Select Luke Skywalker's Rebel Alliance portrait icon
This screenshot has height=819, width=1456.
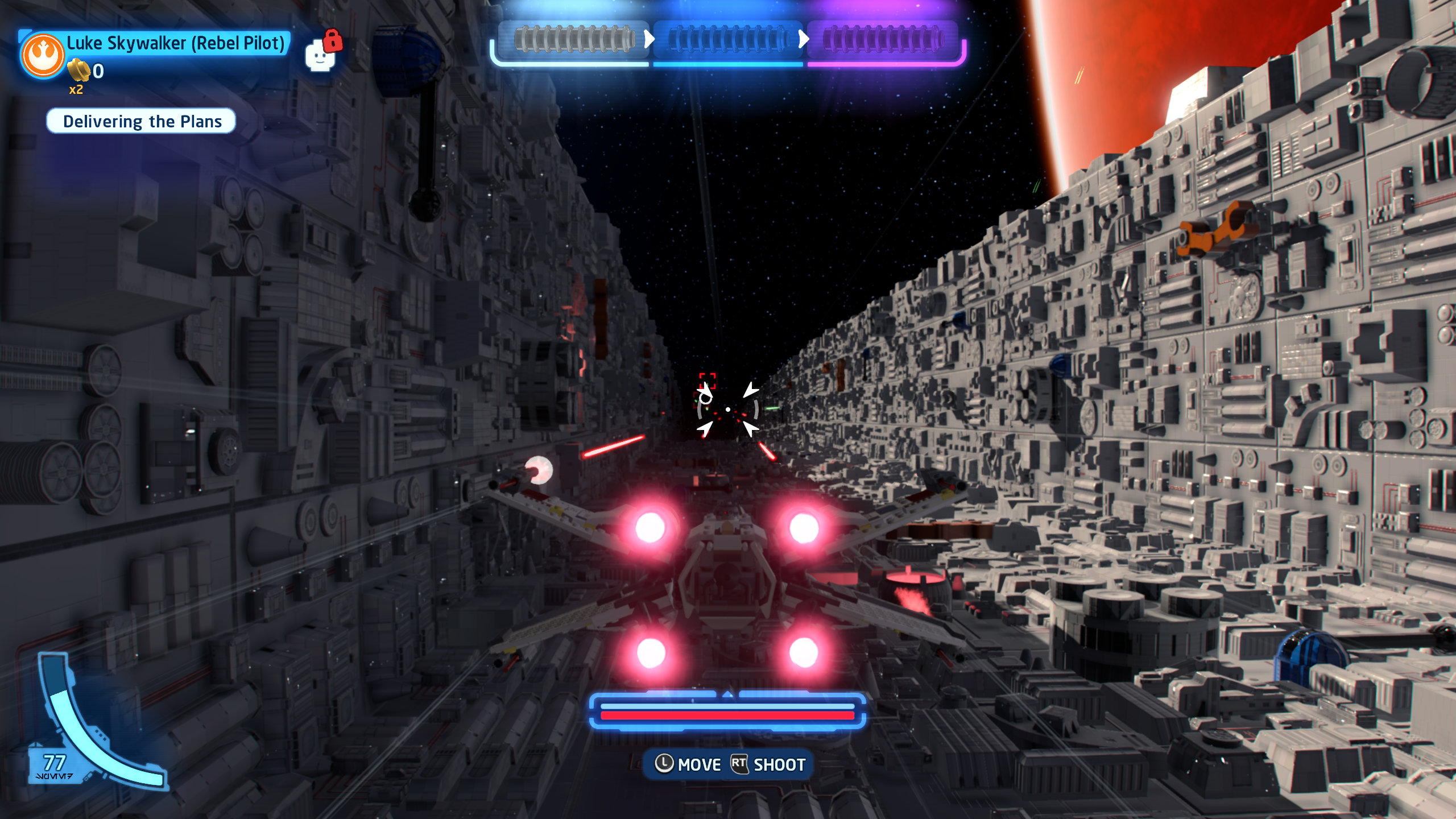(43, 55)
